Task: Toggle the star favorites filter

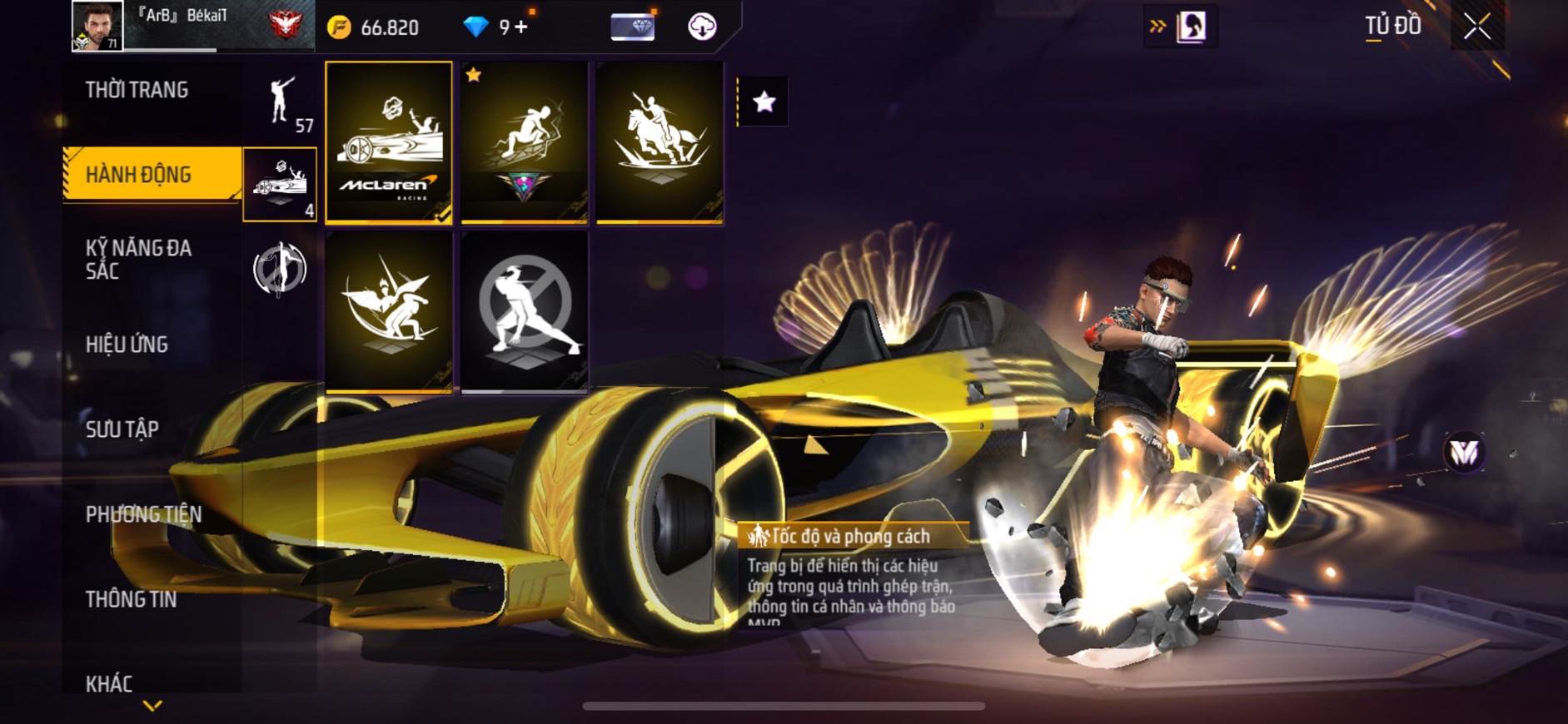Action: tap(764, 102)
